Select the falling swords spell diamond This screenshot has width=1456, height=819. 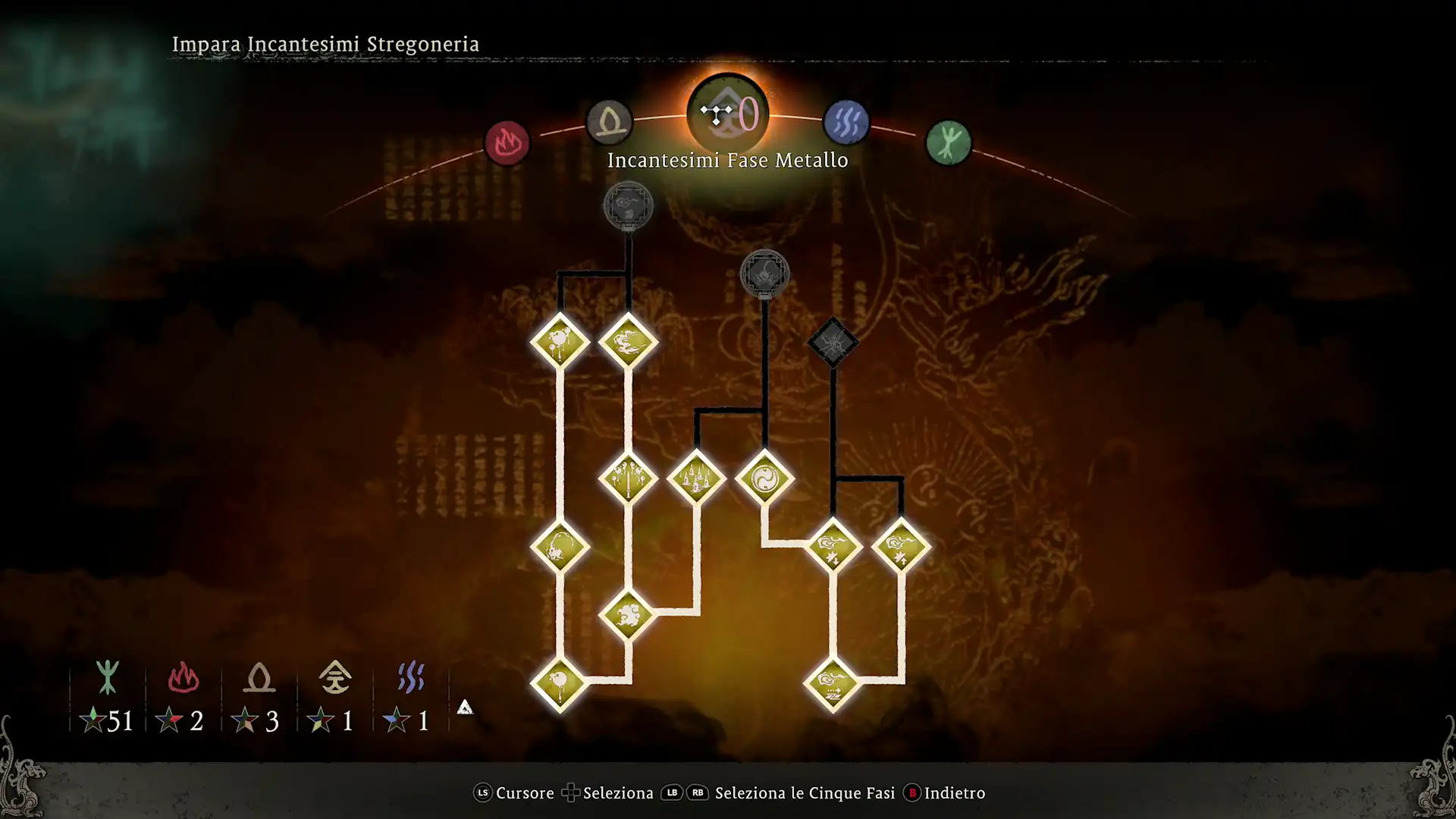629,479
